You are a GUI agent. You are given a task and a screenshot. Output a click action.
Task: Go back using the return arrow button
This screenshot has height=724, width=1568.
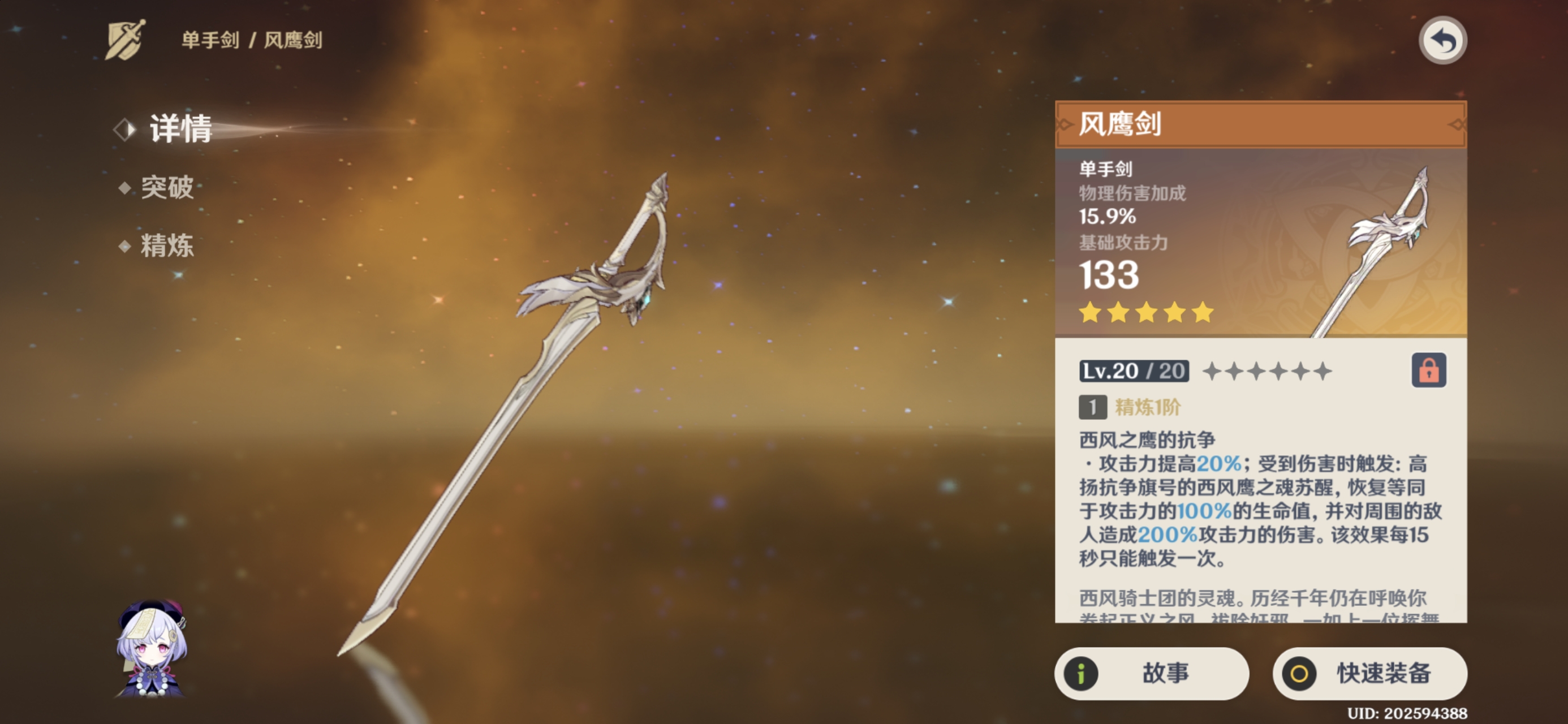(1442, 41)
